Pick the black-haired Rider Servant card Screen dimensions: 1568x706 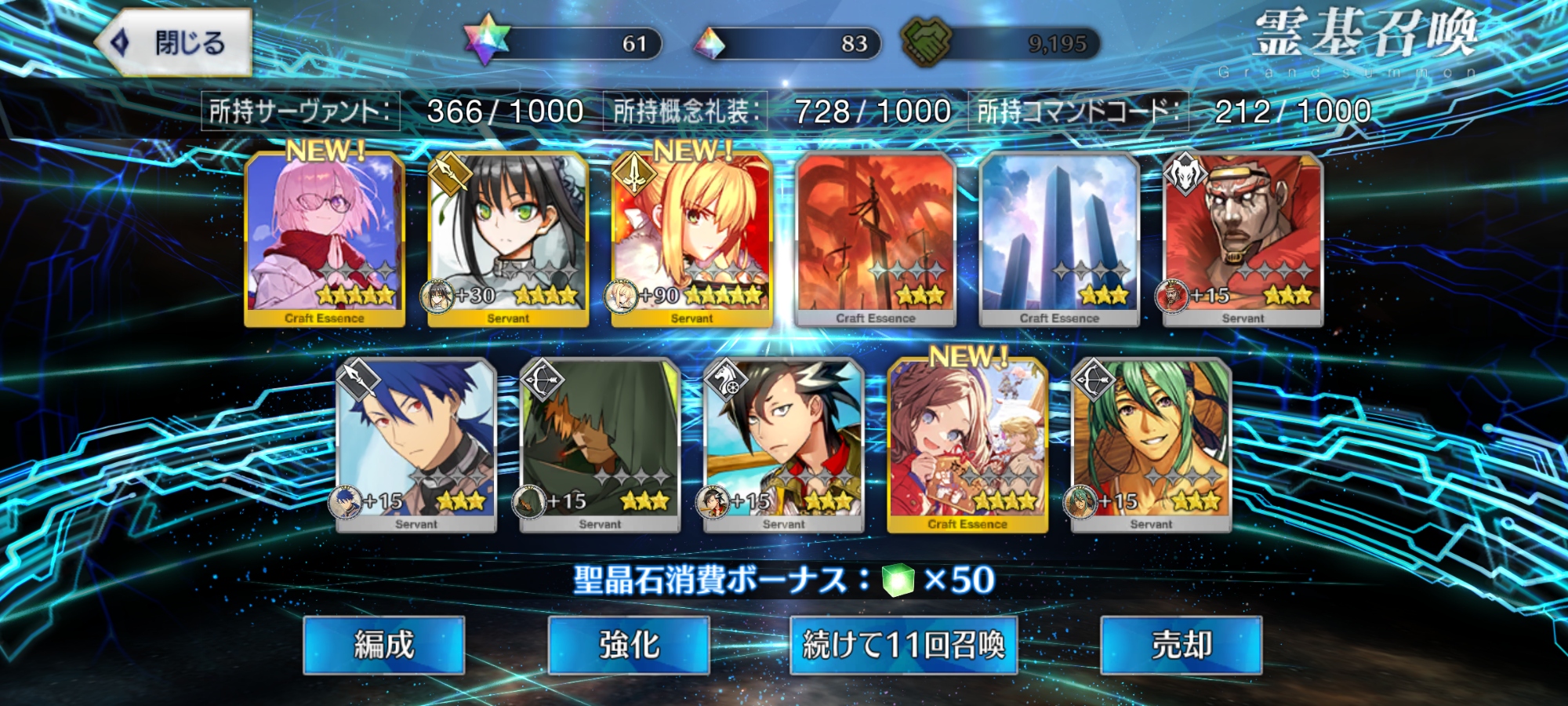[784, 445]
